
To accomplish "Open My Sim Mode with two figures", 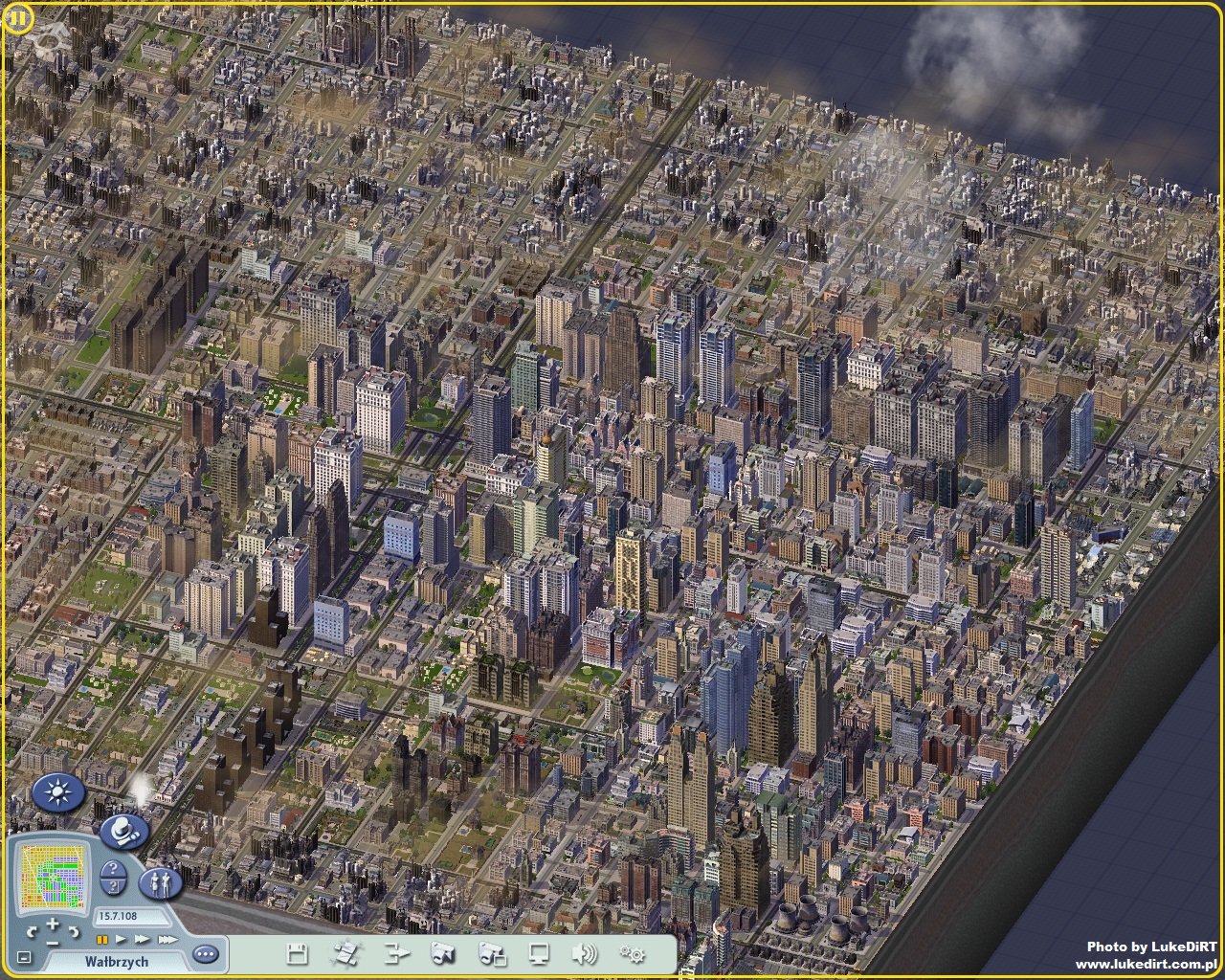I will 160,881.
